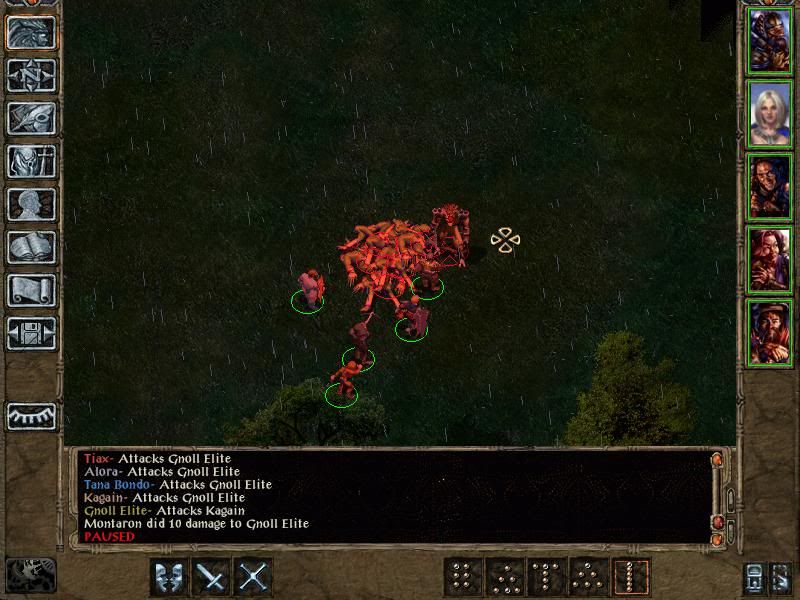Viewport: 800px width, 600px height.
Task: Click the closed-eye rest button
Action: tap(31, 415)
